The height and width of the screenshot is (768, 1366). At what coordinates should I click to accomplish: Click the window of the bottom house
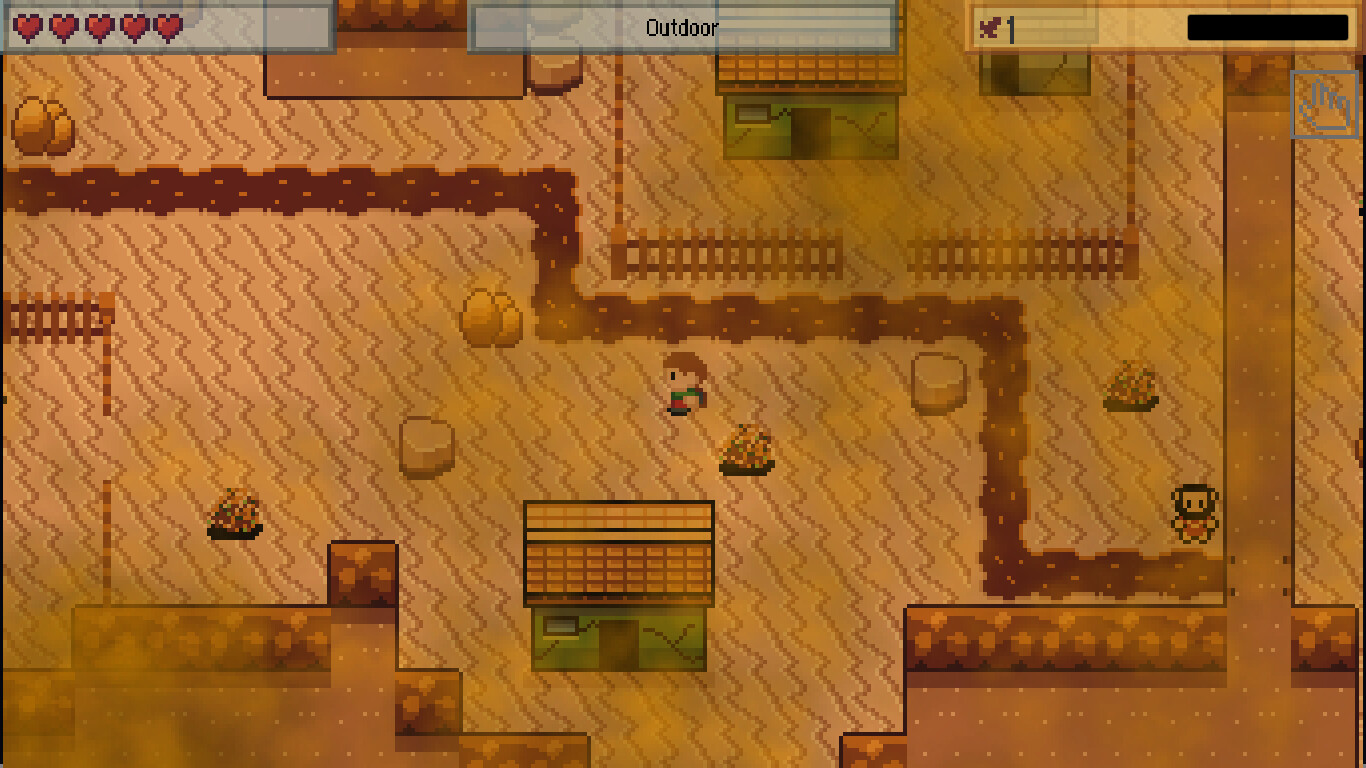tap(561, 628)
